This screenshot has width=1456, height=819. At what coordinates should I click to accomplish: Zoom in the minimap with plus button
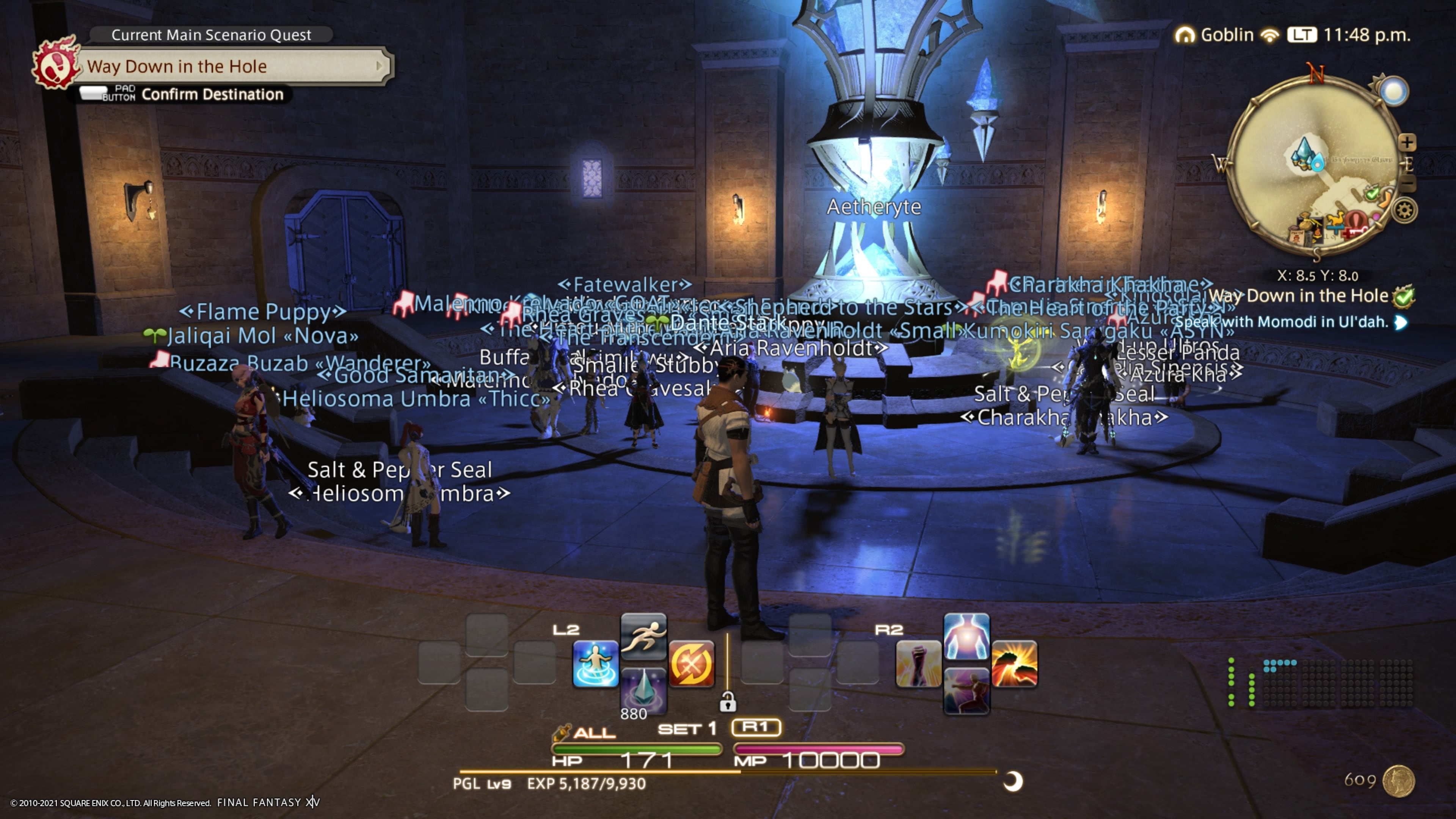point(1407,142)
